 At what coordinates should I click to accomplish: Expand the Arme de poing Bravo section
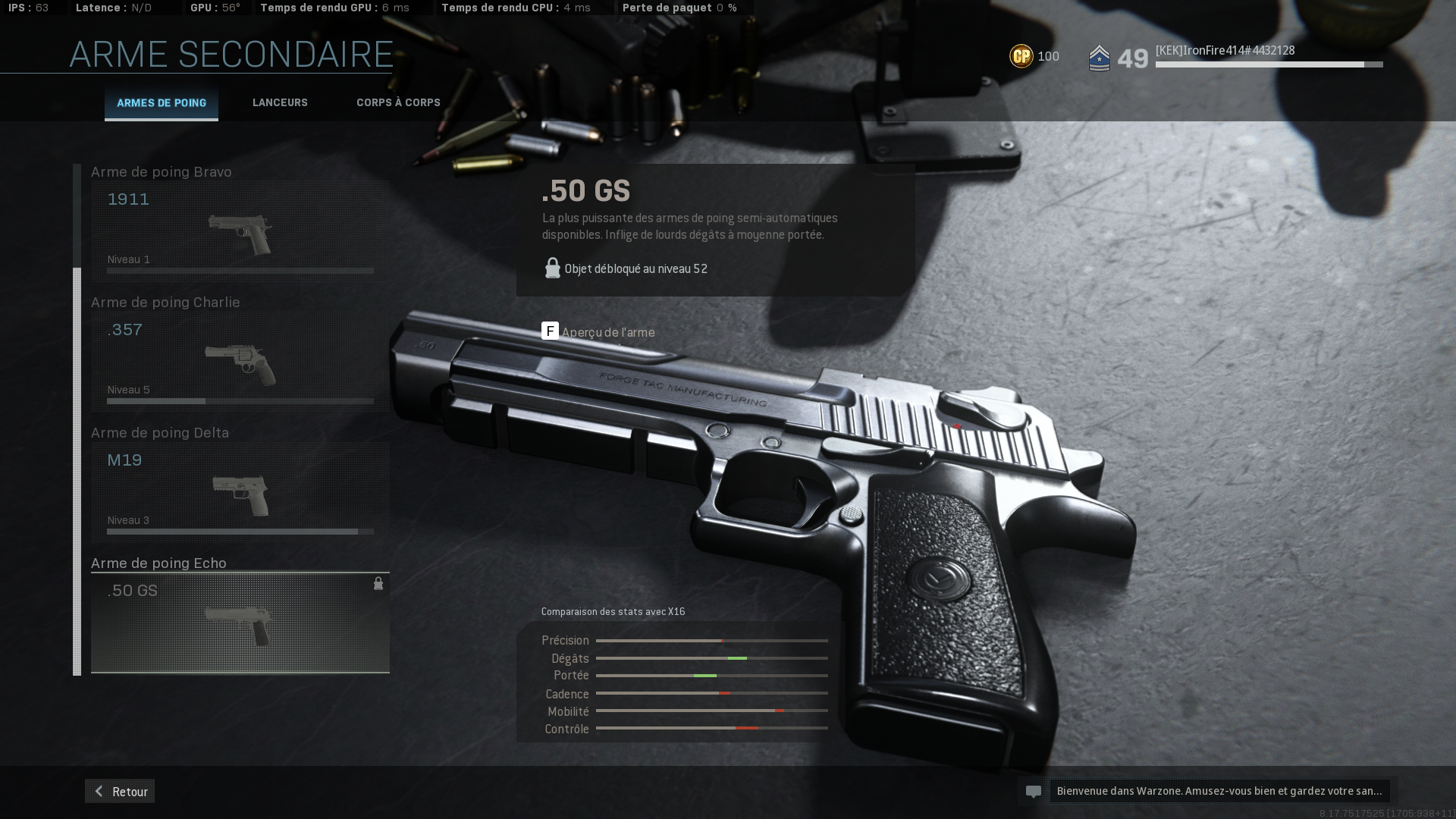pos(161,171)
